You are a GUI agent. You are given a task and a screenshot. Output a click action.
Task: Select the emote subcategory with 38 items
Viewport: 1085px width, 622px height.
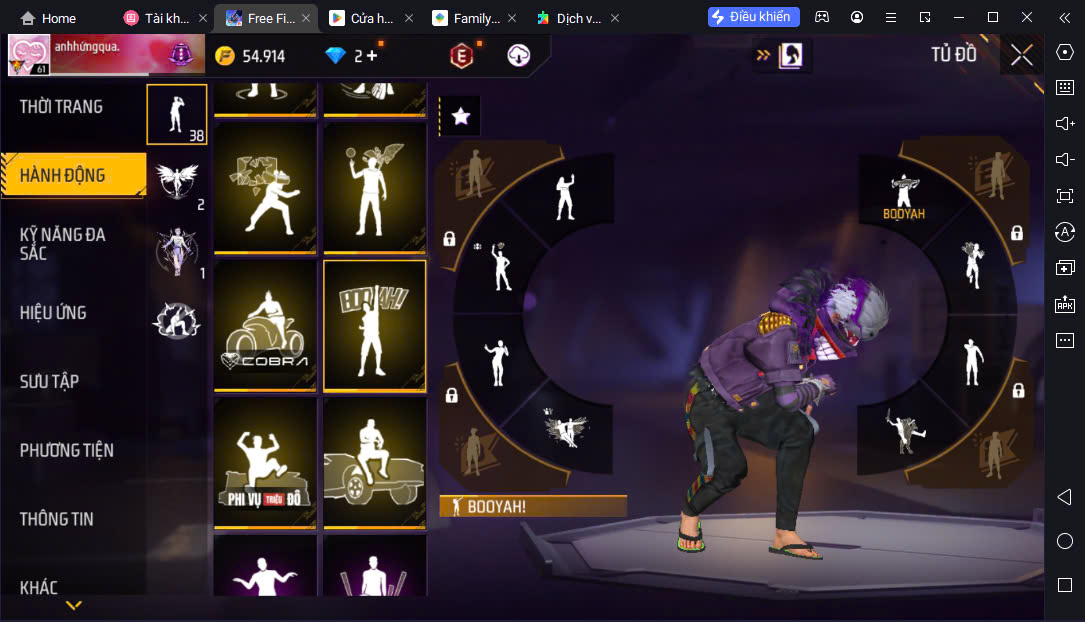click(x=177, y=114)
